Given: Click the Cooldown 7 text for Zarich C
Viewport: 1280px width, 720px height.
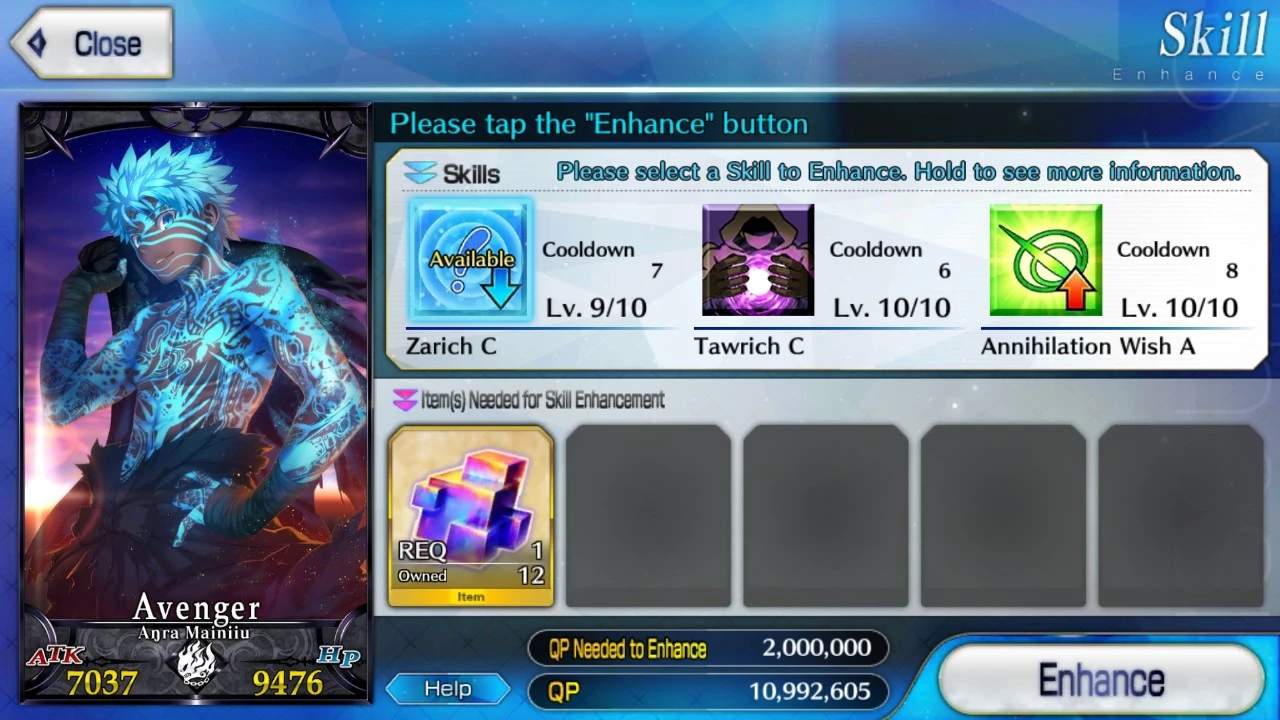Looking at the screenshot, I should click(x=588, y=250).
